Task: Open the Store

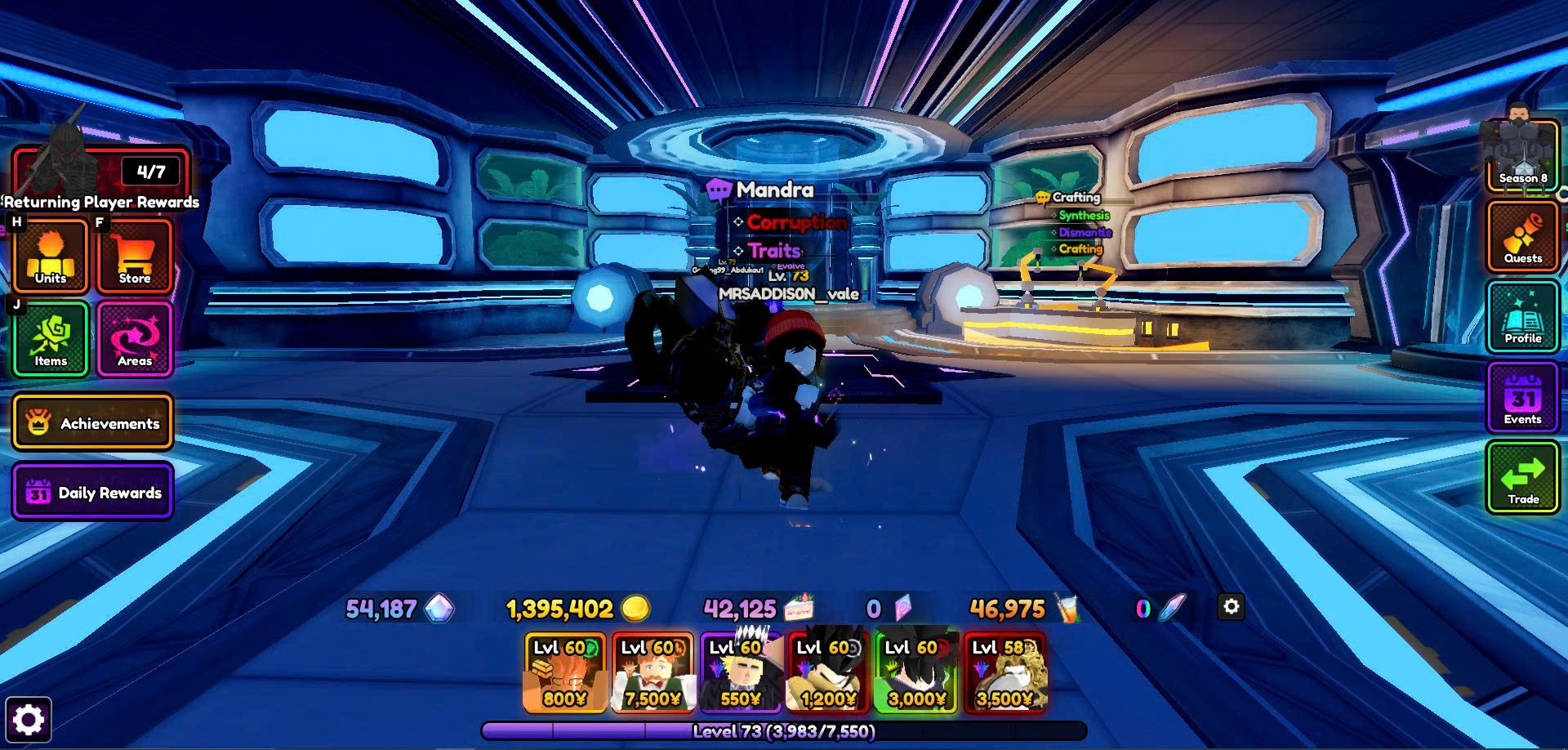Action: pos(135,256)
